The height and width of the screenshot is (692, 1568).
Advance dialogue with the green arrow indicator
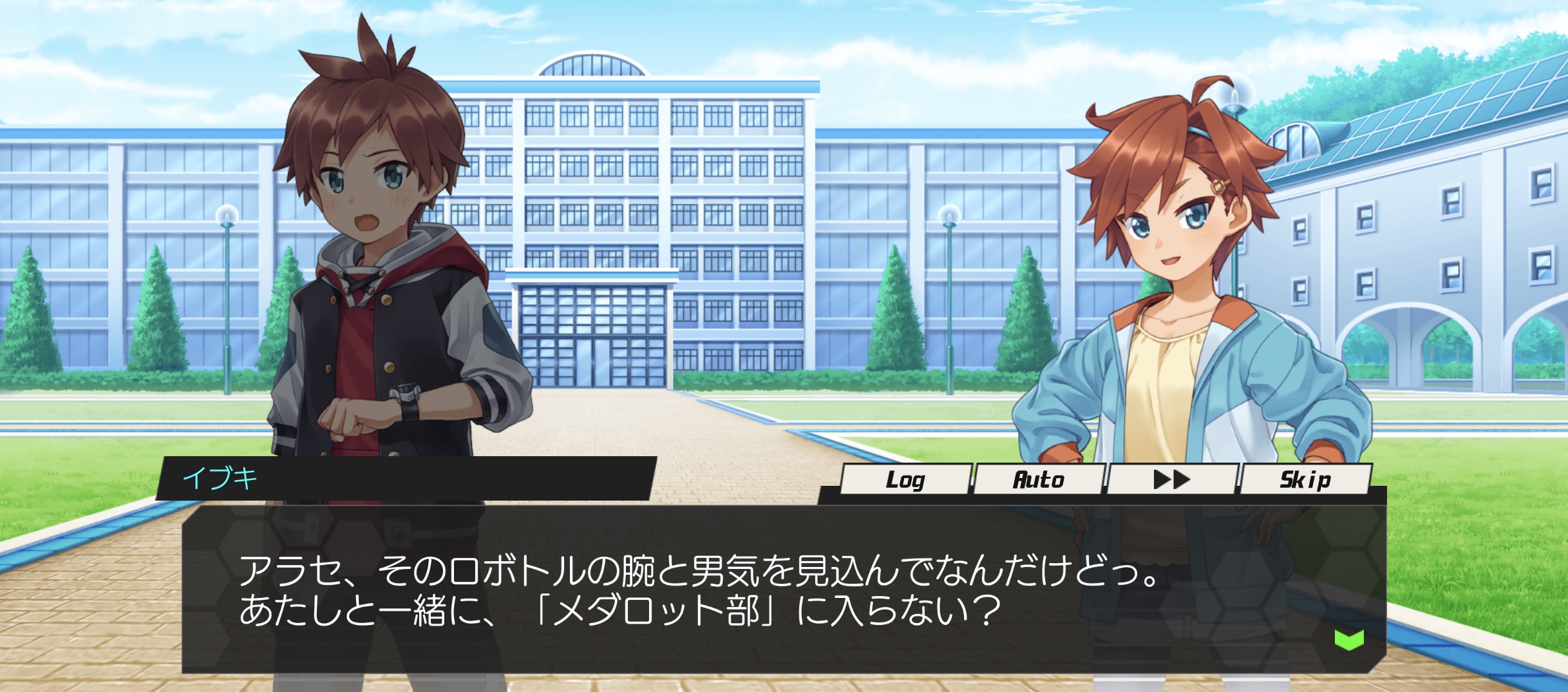tap(1349, 639)
